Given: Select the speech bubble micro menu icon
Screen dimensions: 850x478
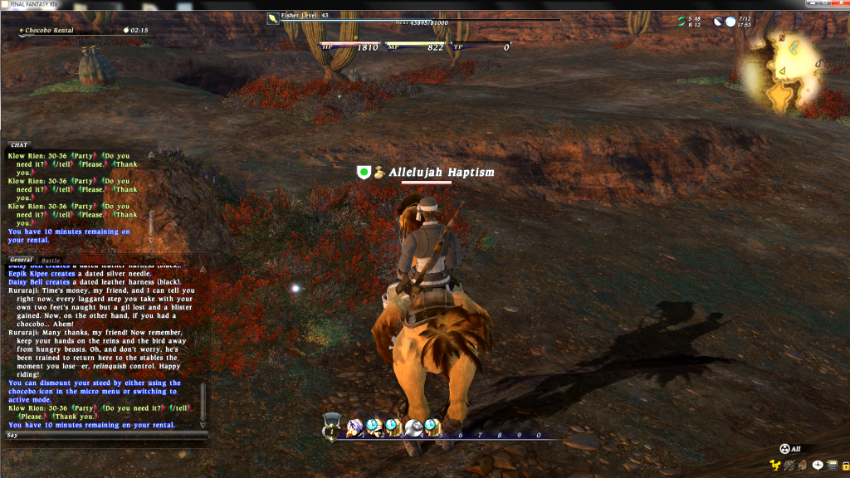Looking at the screenshot, I should (x=818, y=465).
